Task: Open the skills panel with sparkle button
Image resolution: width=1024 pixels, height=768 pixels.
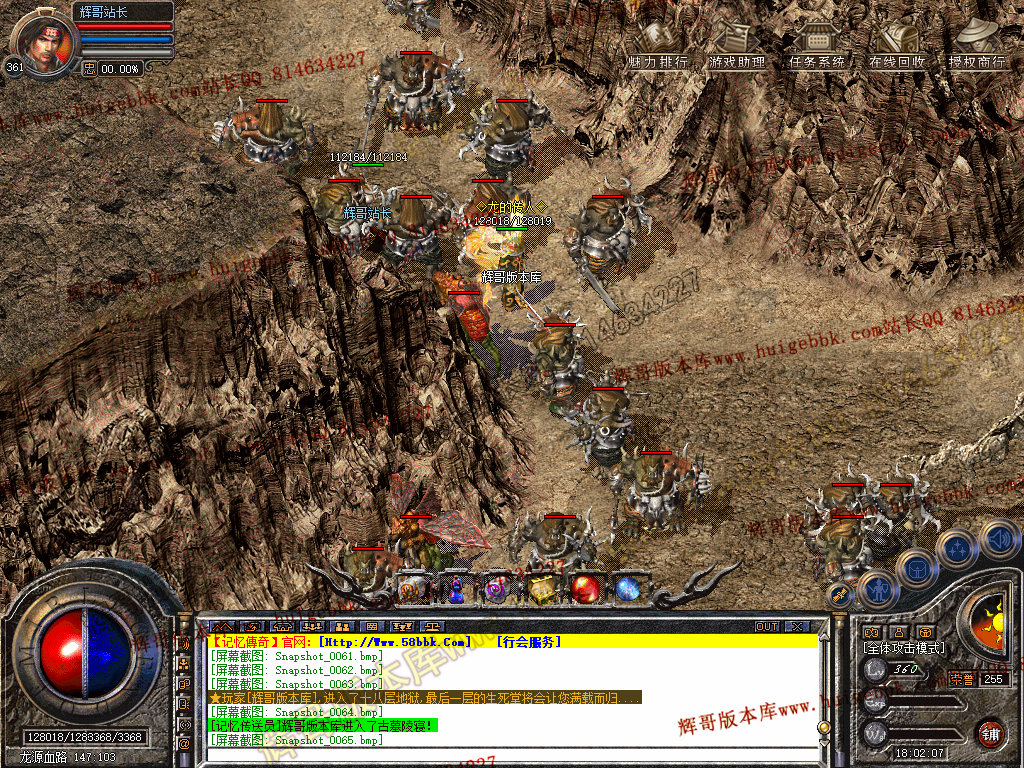Action: [x=958, y=548]
